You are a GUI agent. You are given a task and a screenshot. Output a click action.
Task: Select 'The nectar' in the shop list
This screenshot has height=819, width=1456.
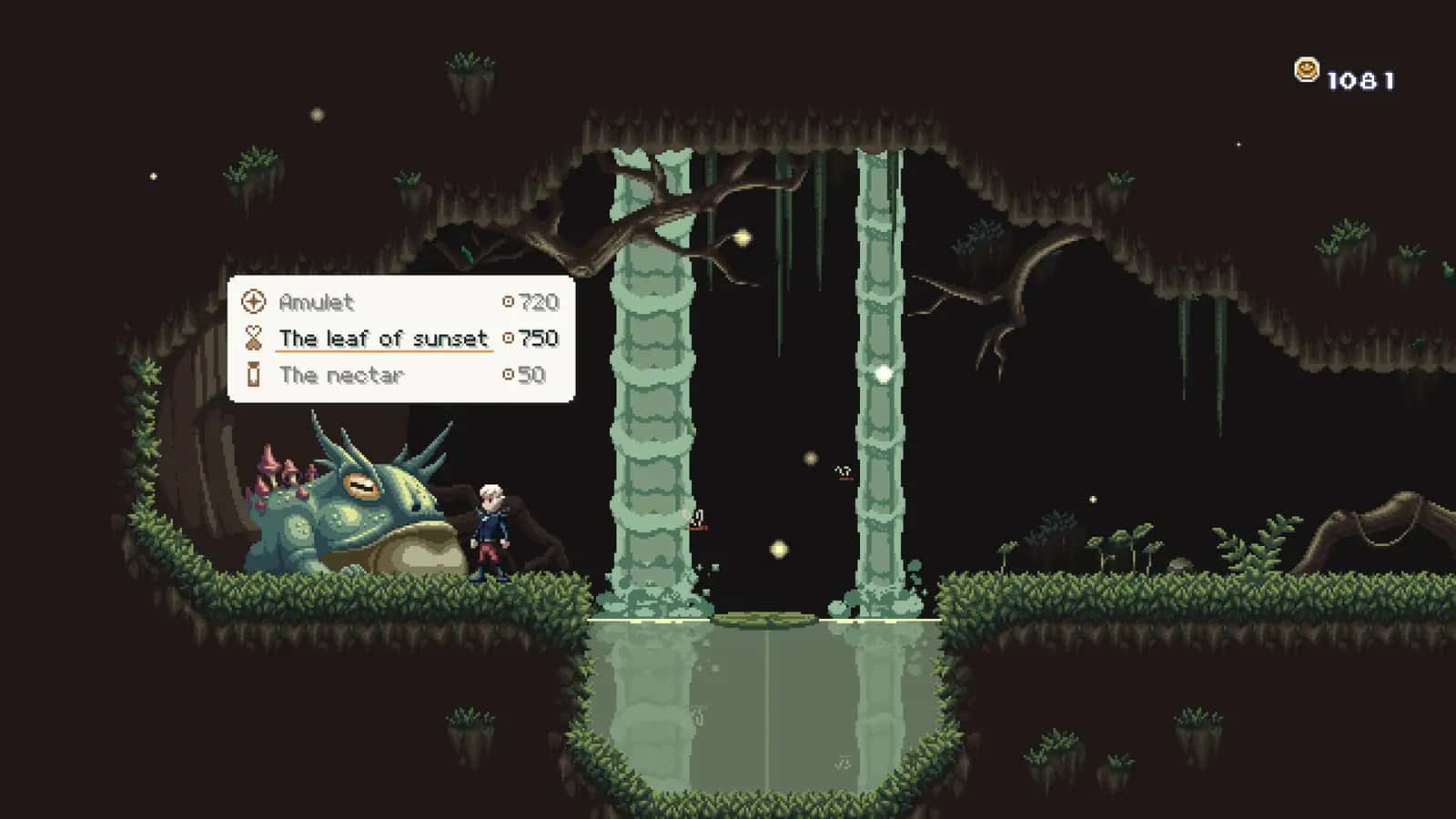click(x=341, y=376)
